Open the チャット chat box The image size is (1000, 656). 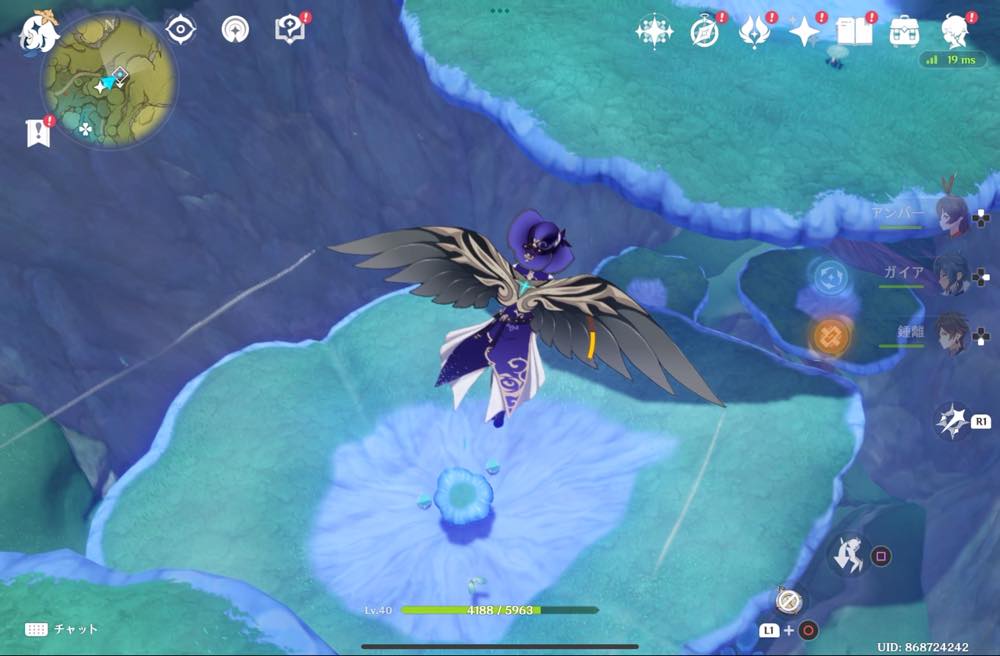pos(62,629)
